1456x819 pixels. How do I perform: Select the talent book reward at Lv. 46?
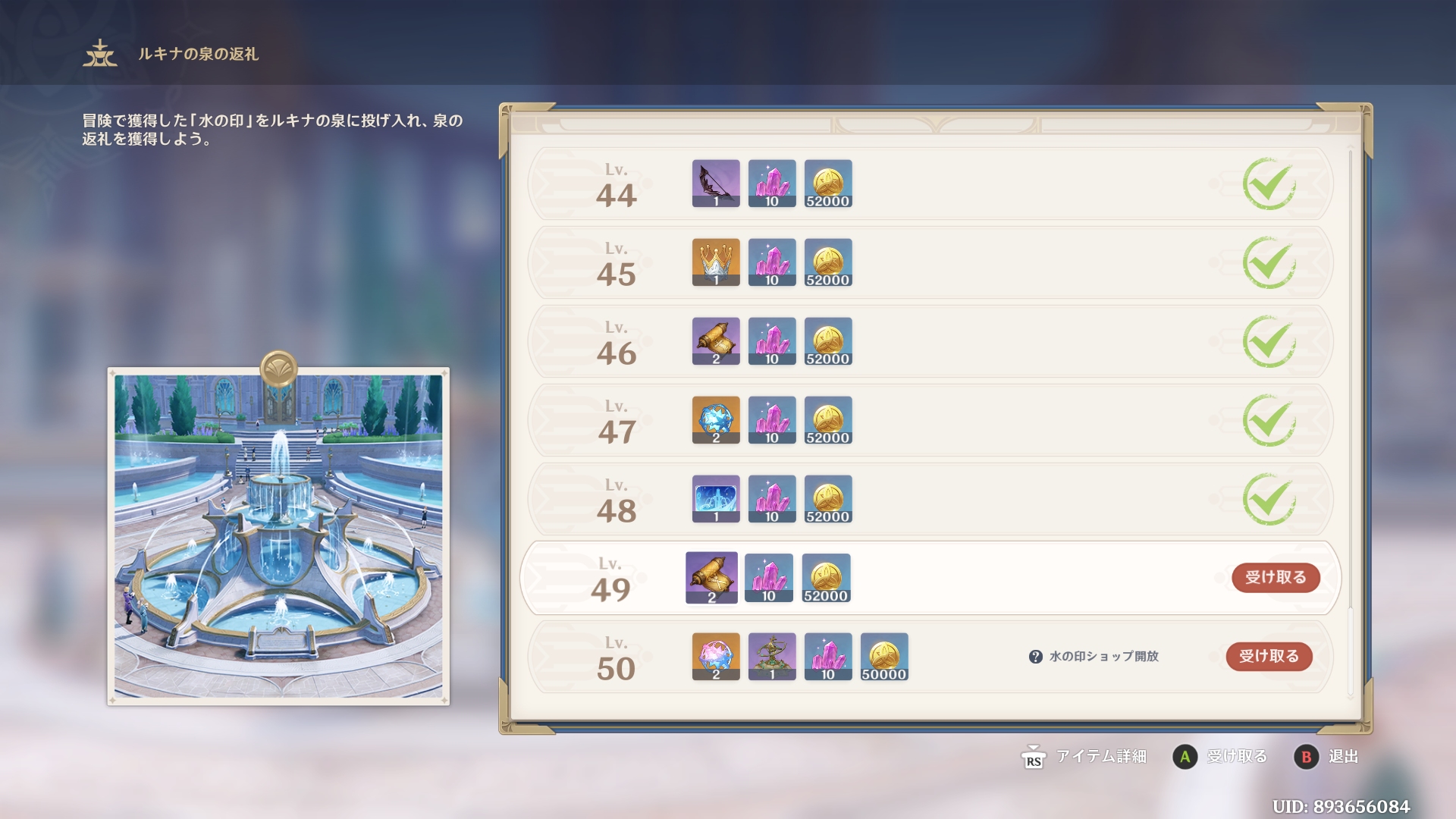click(716, 341)
